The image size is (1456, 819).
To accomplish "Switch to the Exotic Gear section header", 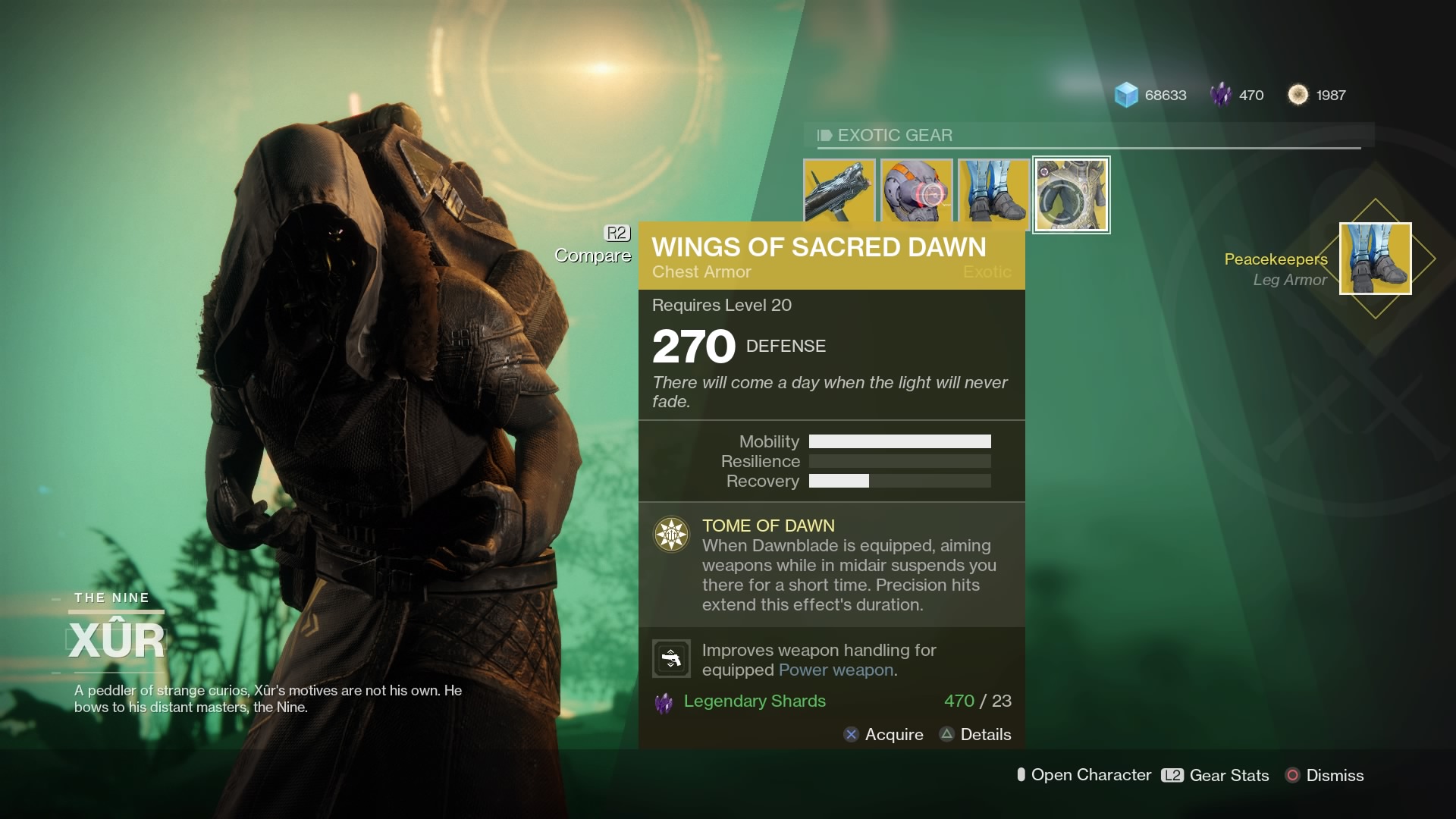I will (x=893, y=135).
